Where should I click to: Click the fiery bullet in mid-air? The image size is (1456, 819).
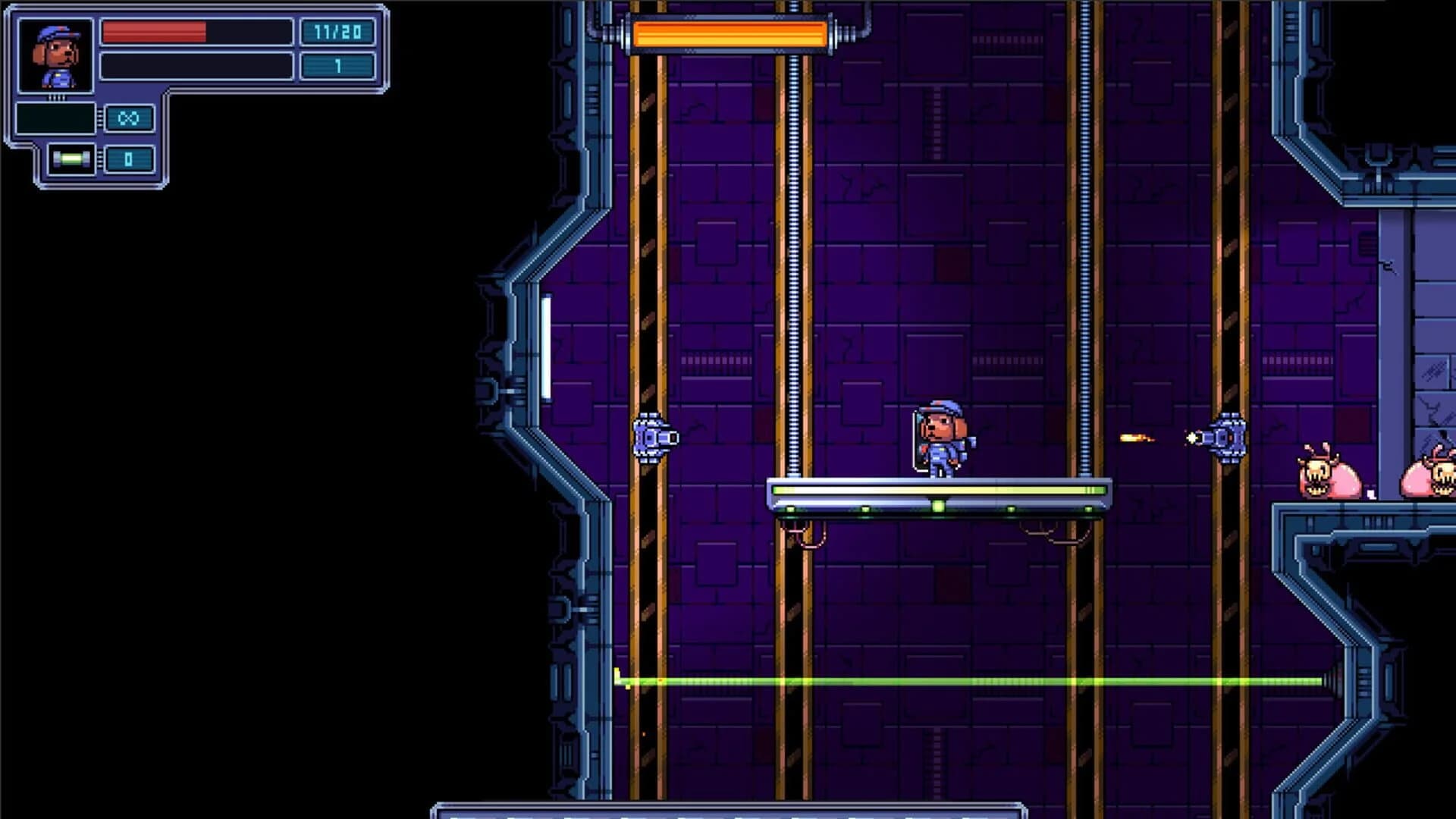tap(1135, 437)
